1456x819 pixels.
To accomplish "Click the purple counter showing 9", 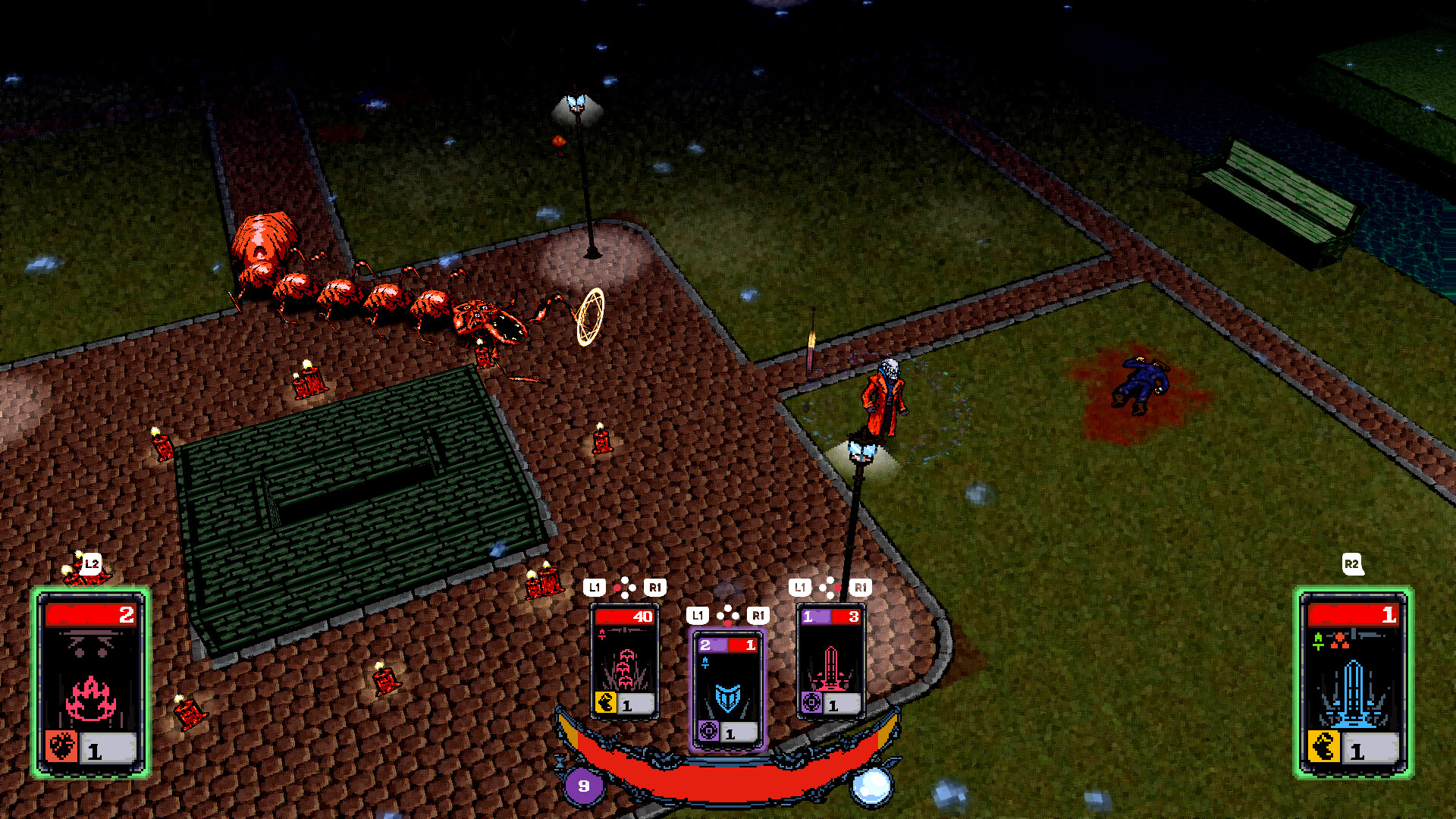I will click(x=582, y=786).
